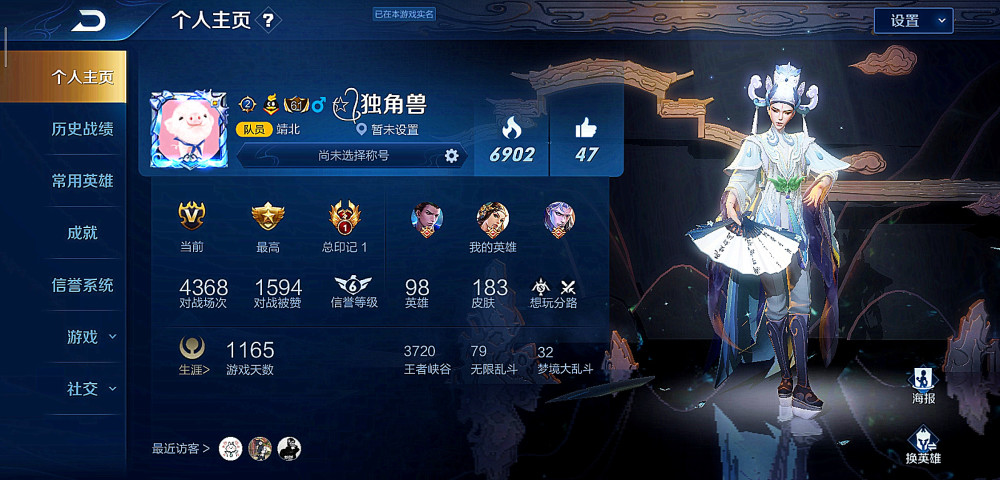Screen dimensions: 1000x480
Task: Tap the 换英雄 change hero button
Action: 922,446
